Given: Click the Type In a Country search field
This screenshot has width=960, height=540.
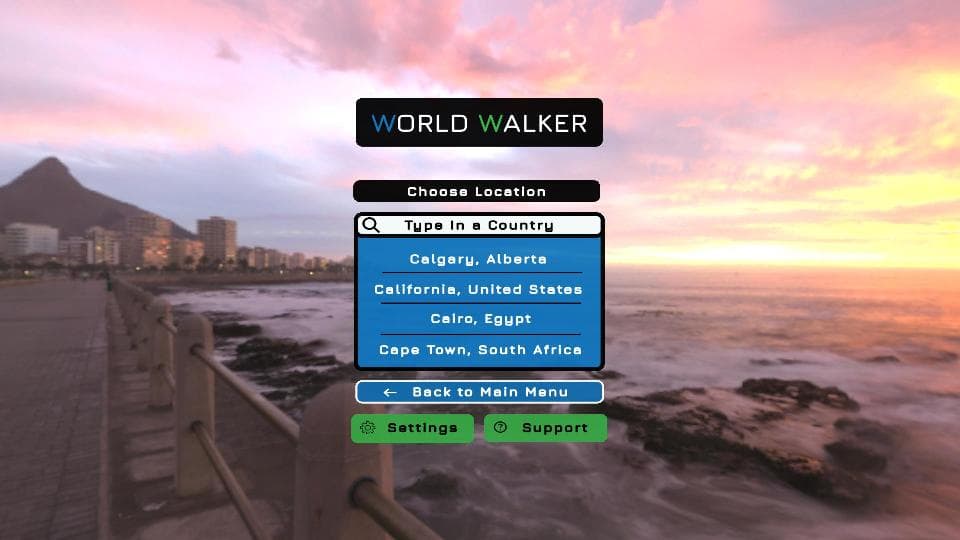Looking at the screenshot, I should coord(479,225).
